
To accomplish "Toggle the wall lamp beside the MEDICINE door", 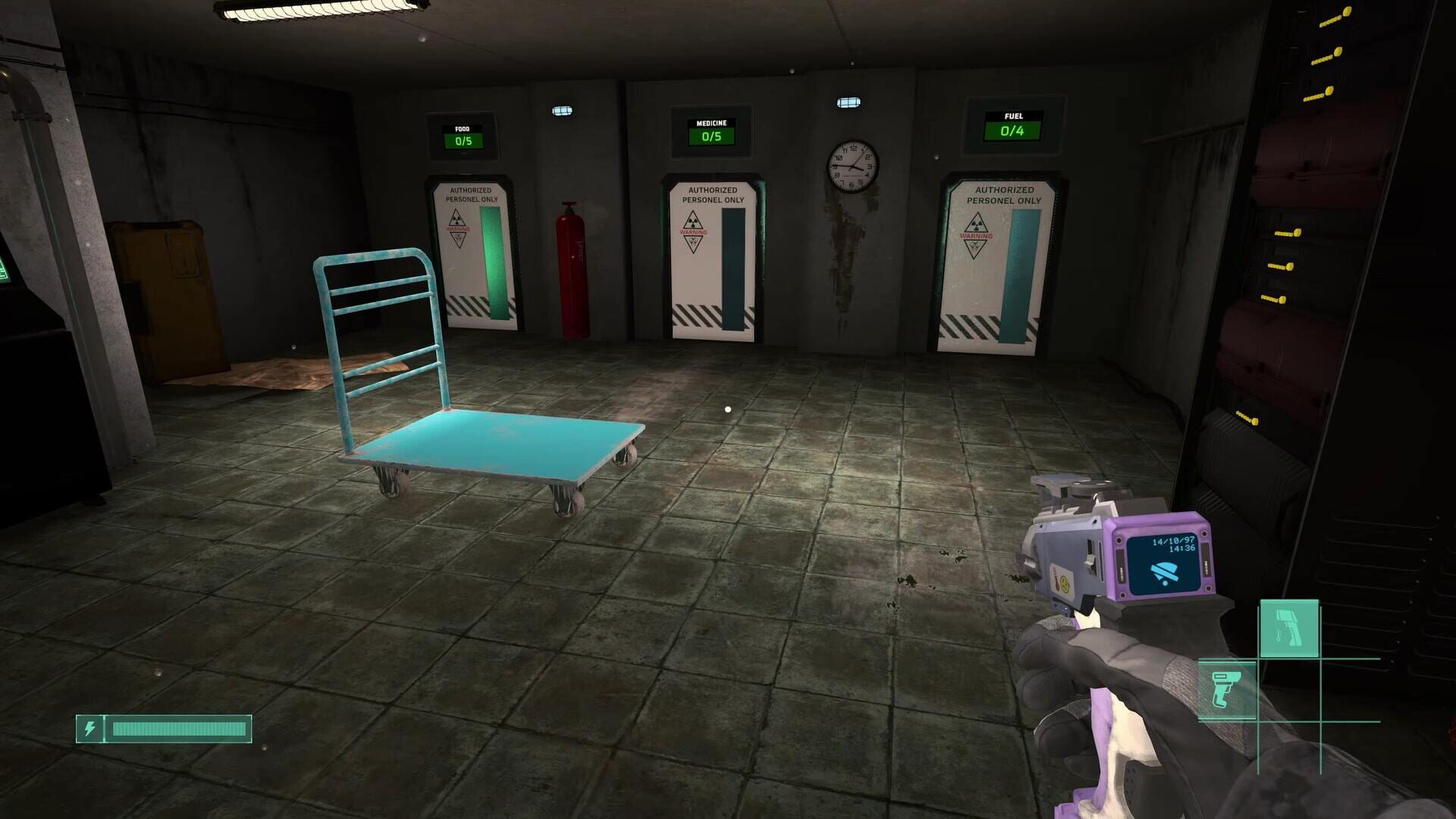I will [x=849, y=102].
